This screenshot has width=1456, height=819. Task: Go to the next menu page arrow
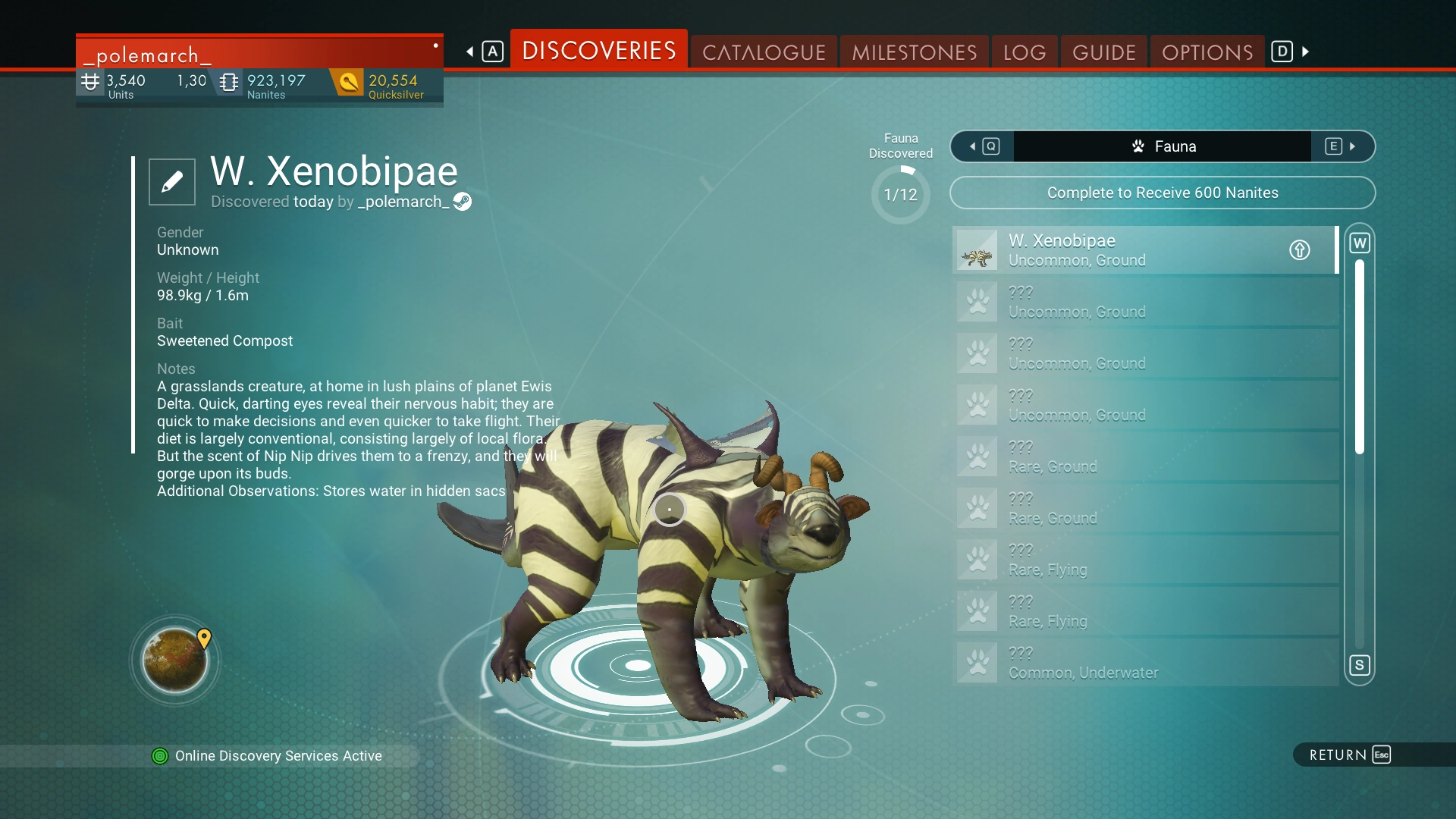[1305, 52]
